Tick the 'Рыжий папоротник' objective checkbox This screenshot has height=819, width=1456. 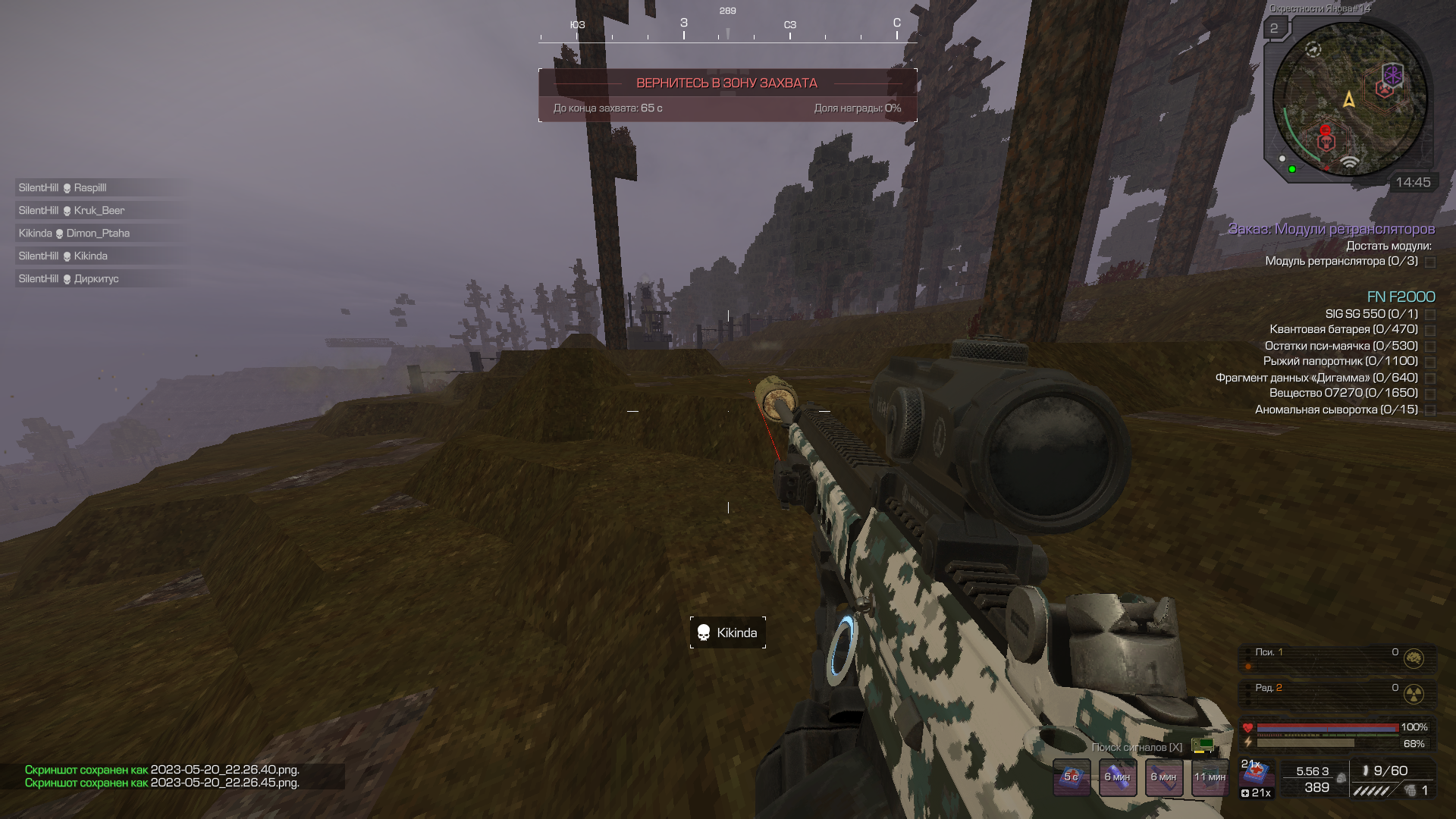point(1430,362)
